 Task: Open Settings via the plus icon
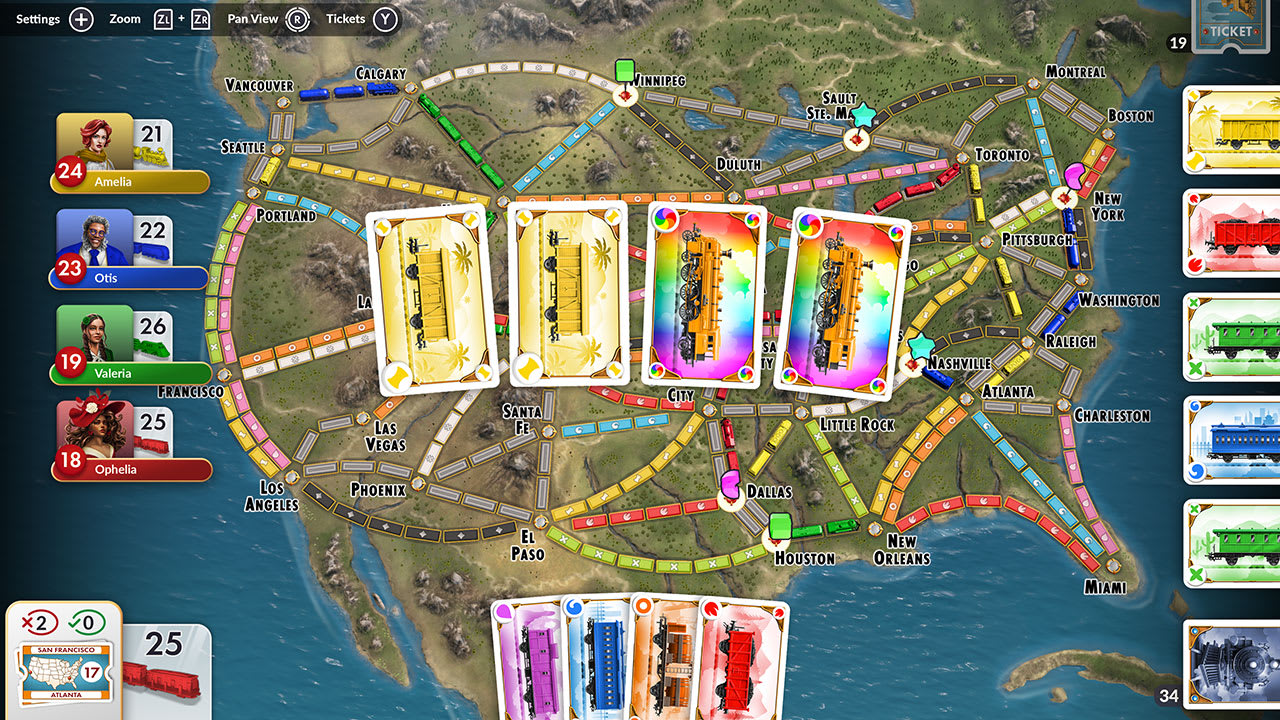[x=80, y=18]
